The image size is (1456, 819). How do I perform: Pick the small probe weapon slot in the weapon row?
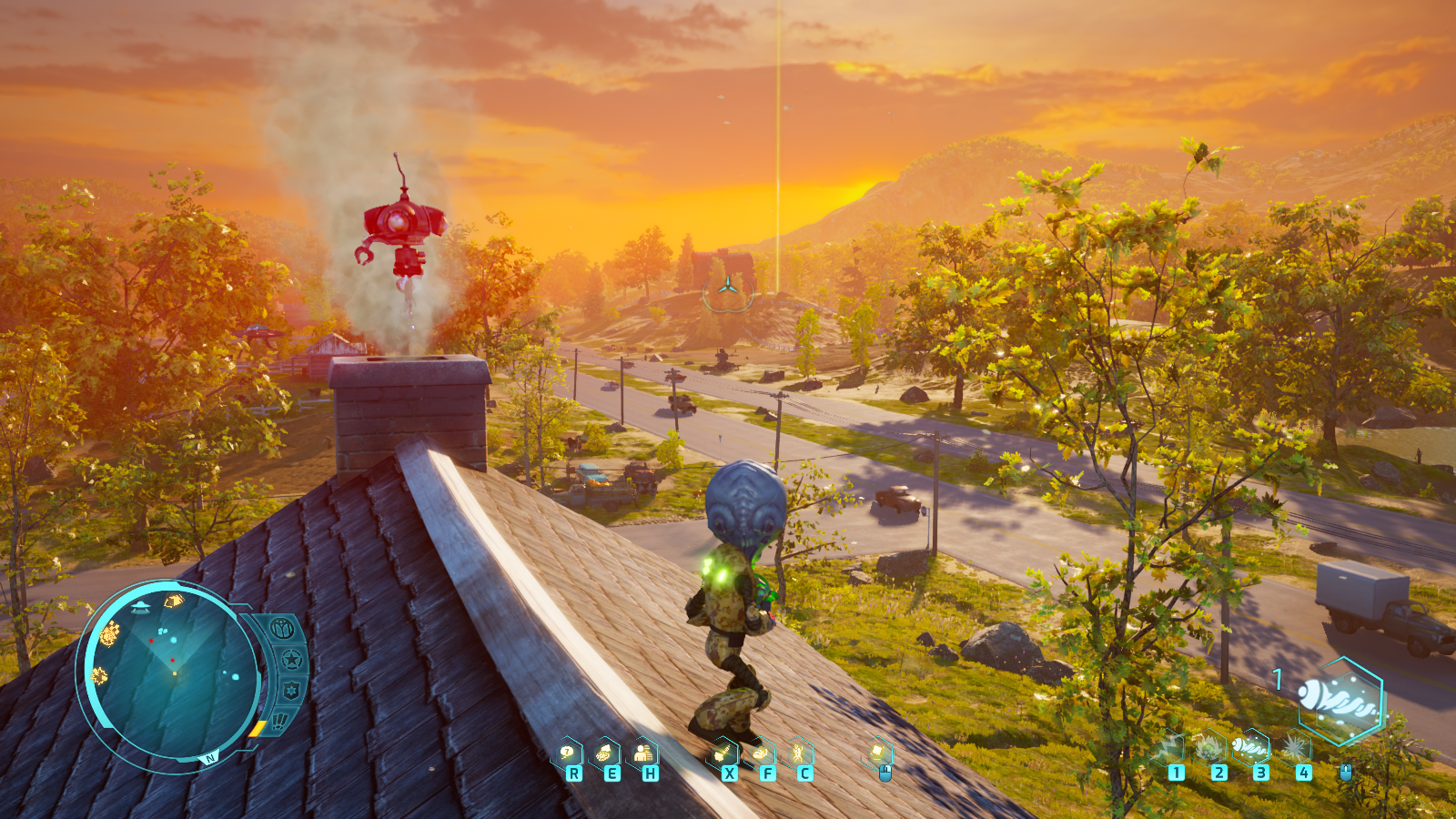(1252, 748)
